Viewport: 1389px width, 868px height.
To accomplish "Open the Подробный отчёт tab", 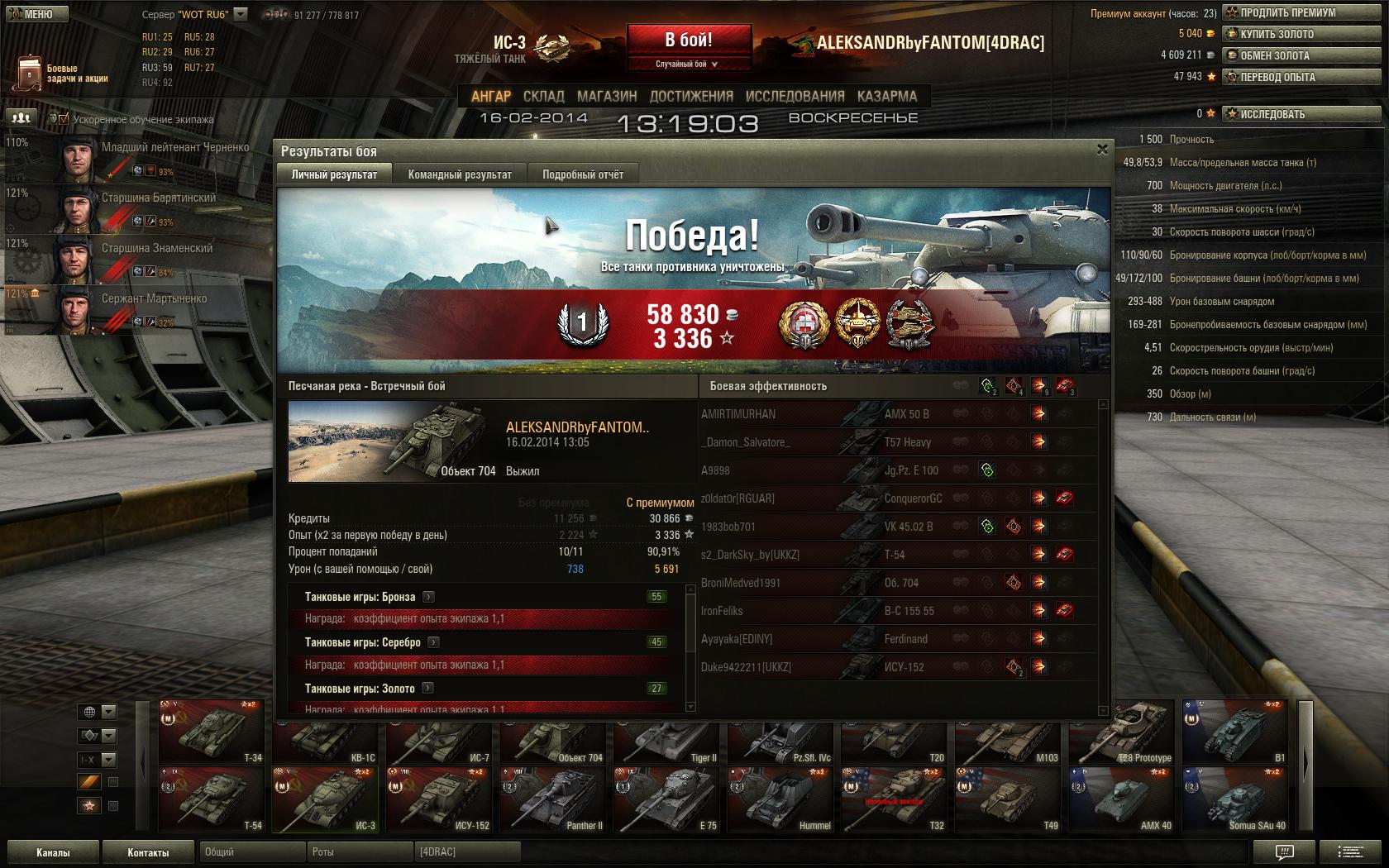I will (583, 174).
